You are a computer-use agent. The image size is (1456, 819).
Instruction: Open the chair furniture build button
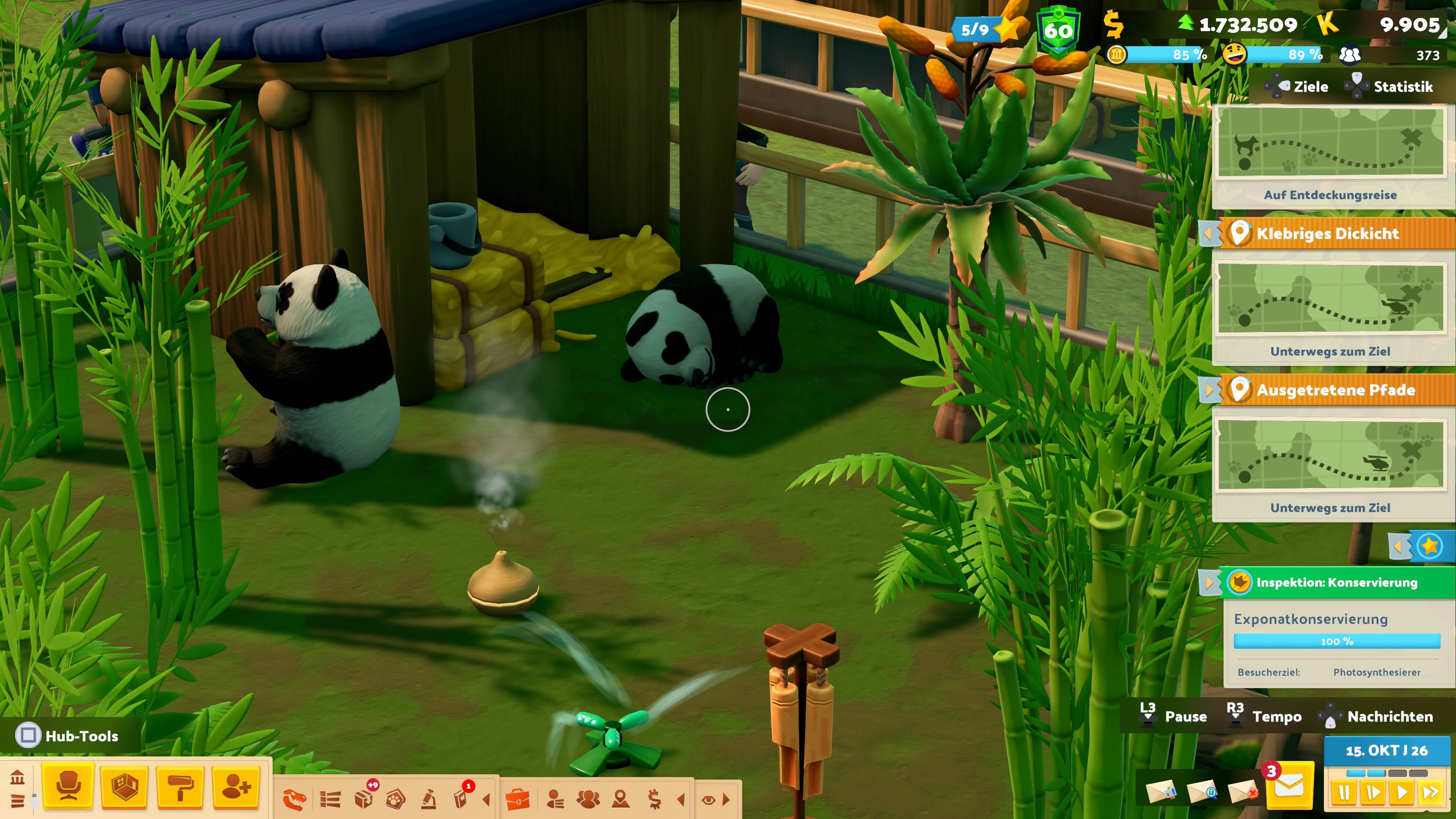68,786
